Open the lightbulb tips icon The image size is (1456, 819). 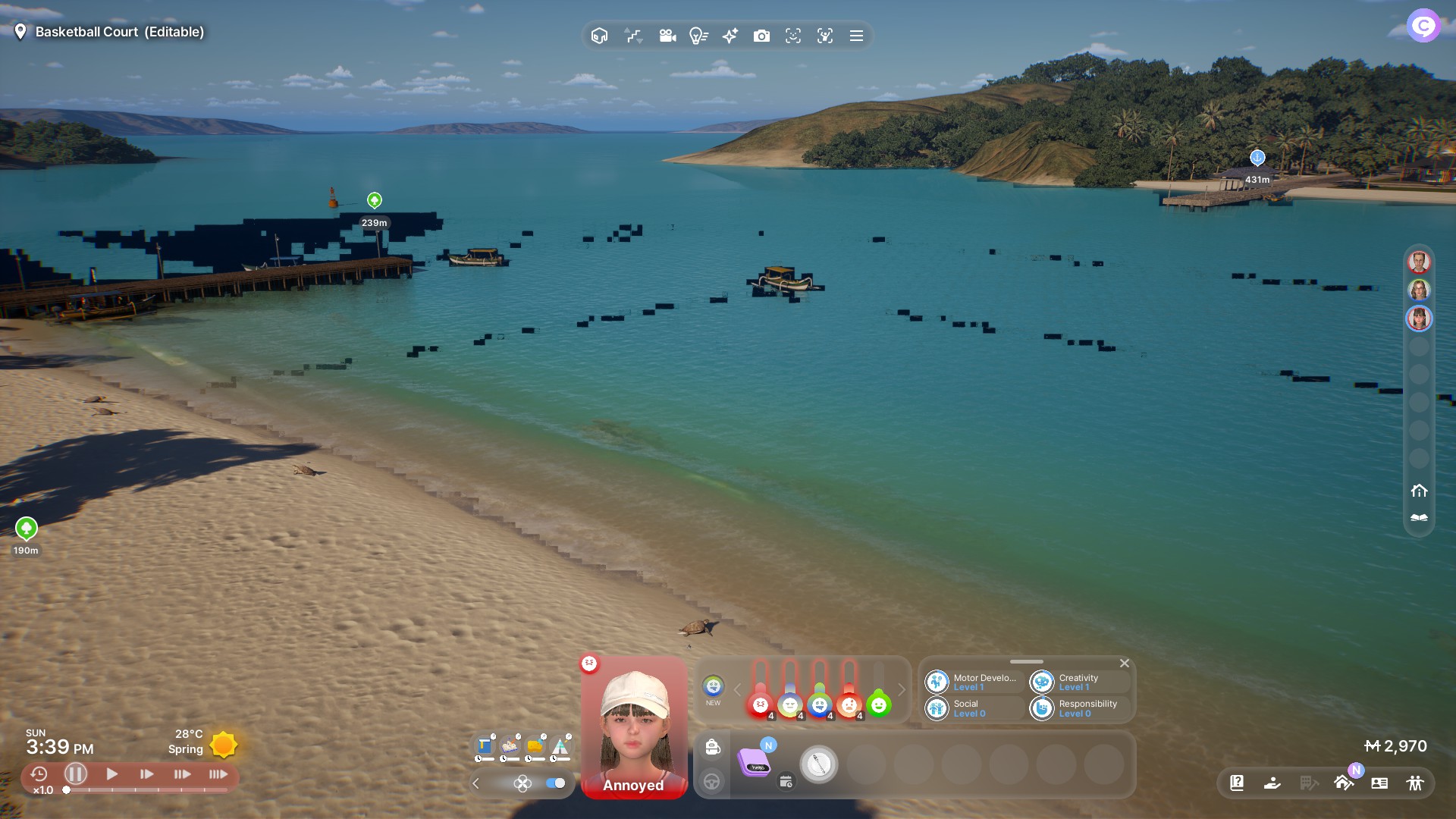698,36
